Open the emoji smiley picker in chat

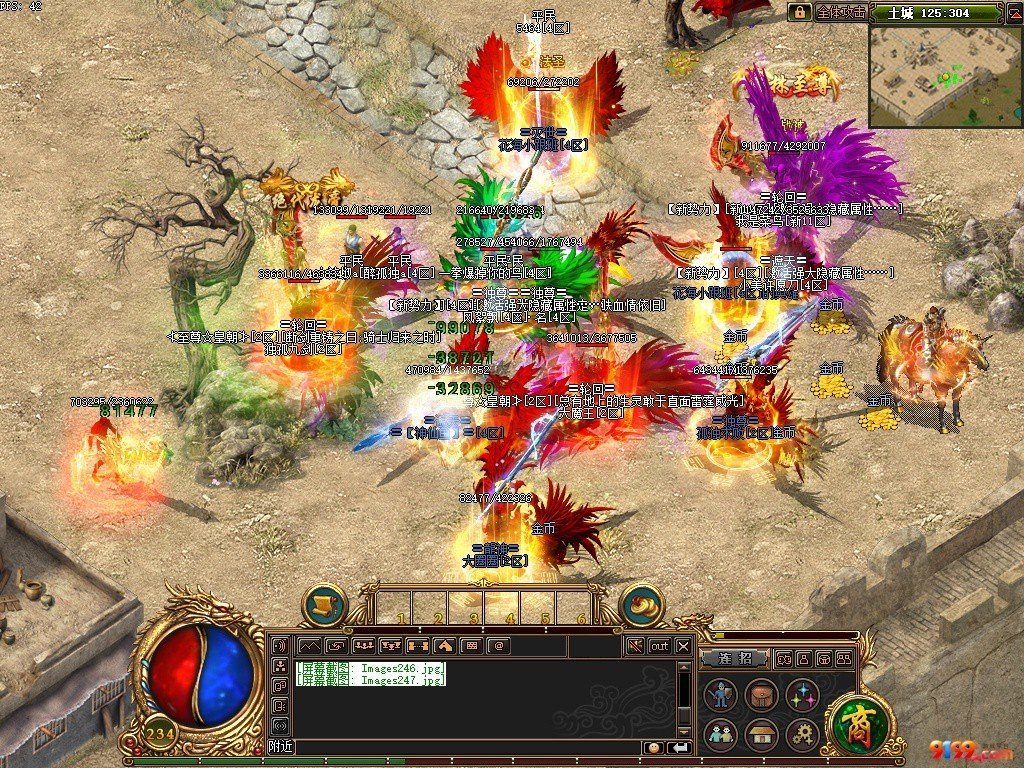coord(653,747)
